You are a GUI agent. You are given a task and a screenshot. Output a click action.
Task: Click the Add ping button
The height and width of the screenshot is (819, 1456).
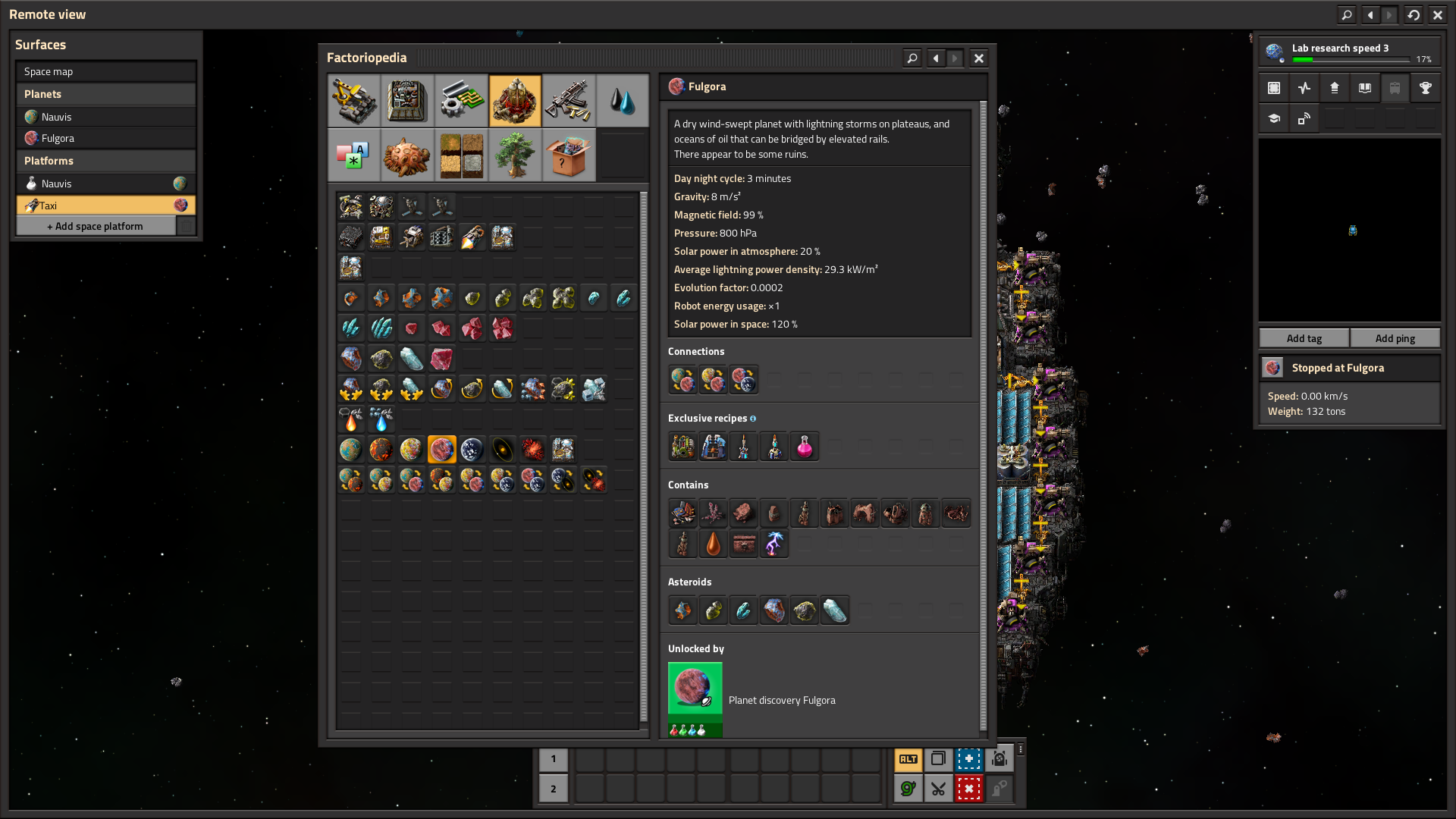tap(1395, 338)
